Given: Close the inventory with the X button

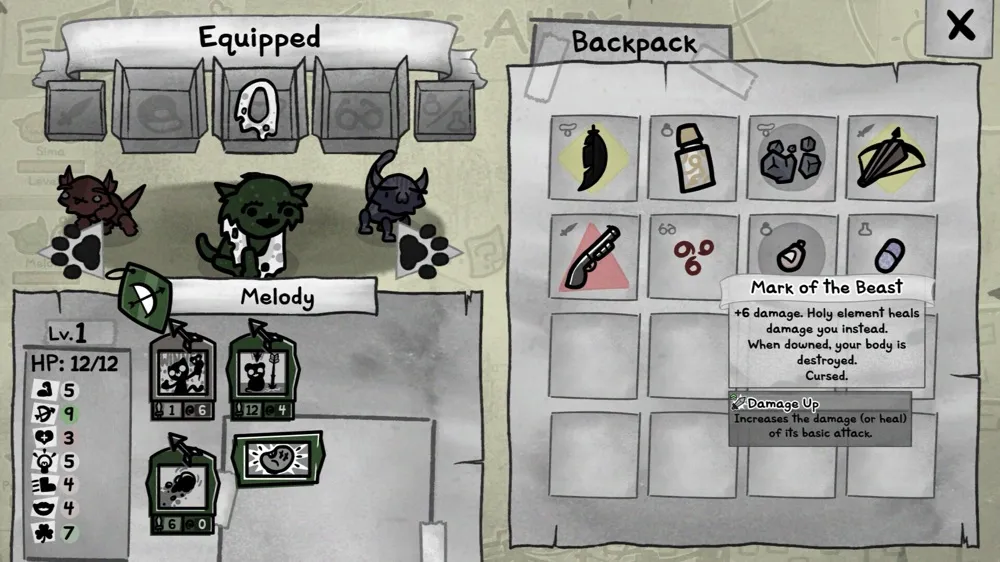Looking at the screenshot, I should pos(960,27).
